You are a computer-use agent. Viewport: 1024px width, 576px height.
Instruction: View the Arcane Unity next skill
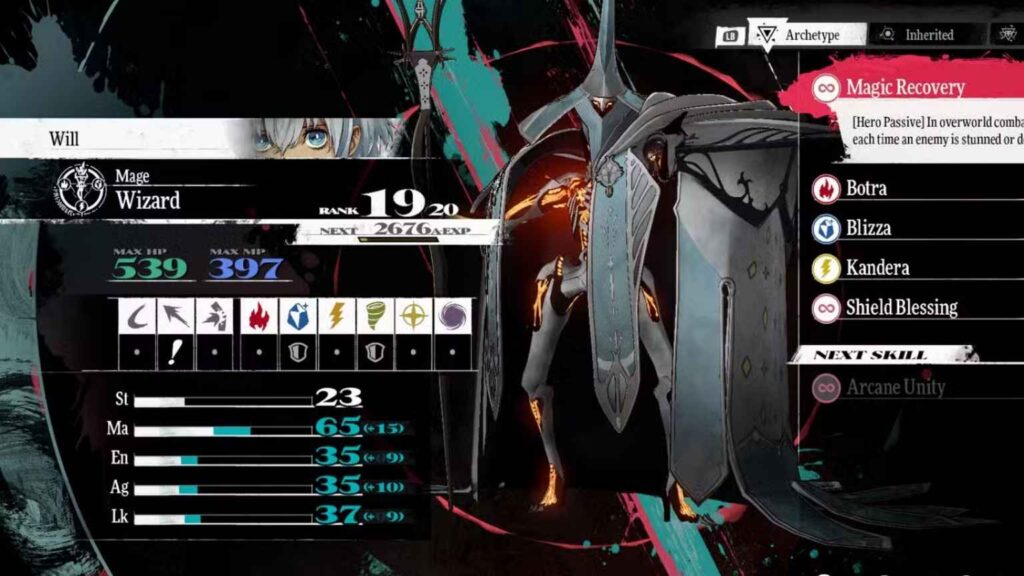click(895, 387)
